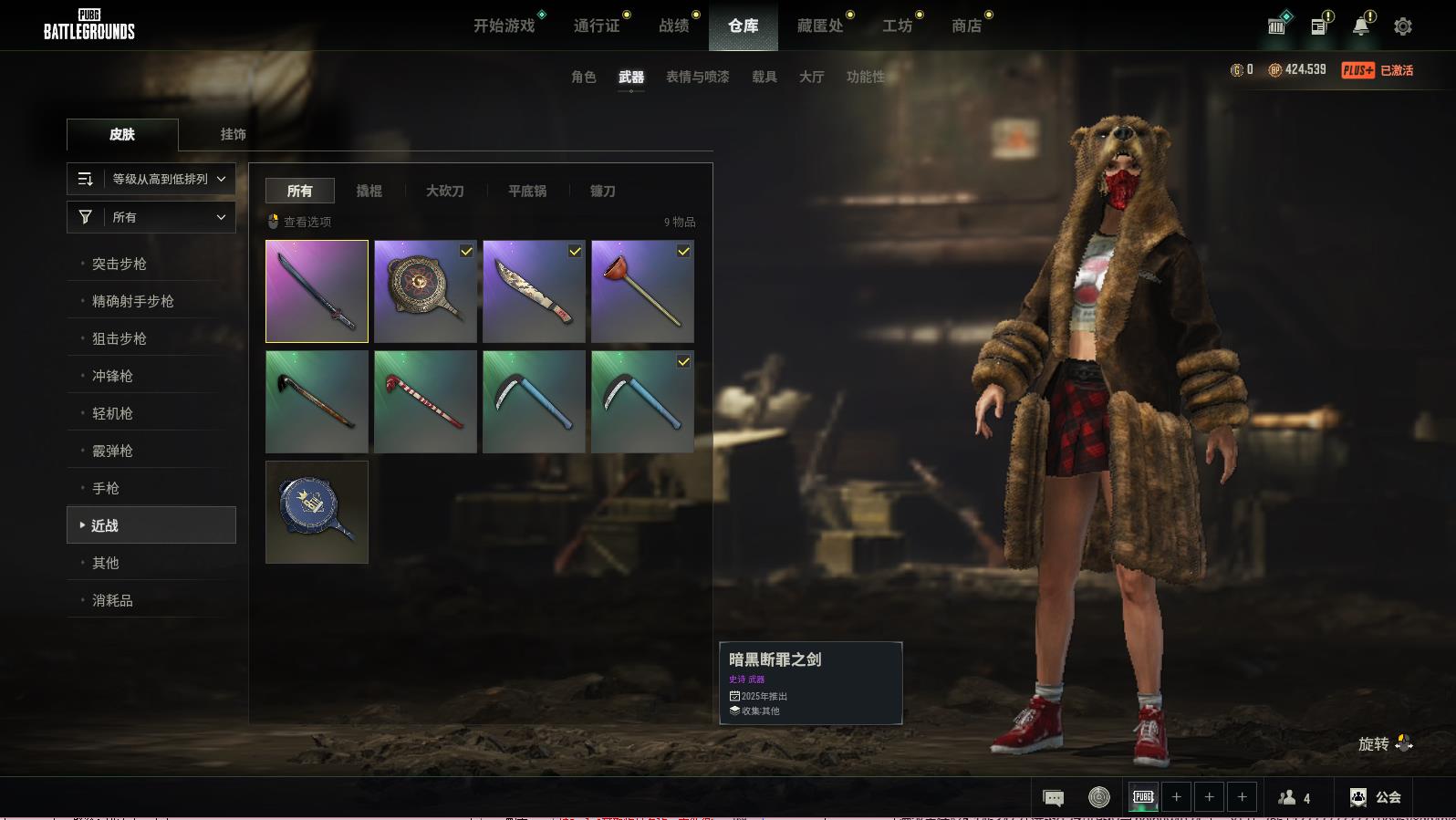Screen dimensions: 1456x820
Task: Choose the 突击步枪 assault rifle category
Action: point(120,264)
